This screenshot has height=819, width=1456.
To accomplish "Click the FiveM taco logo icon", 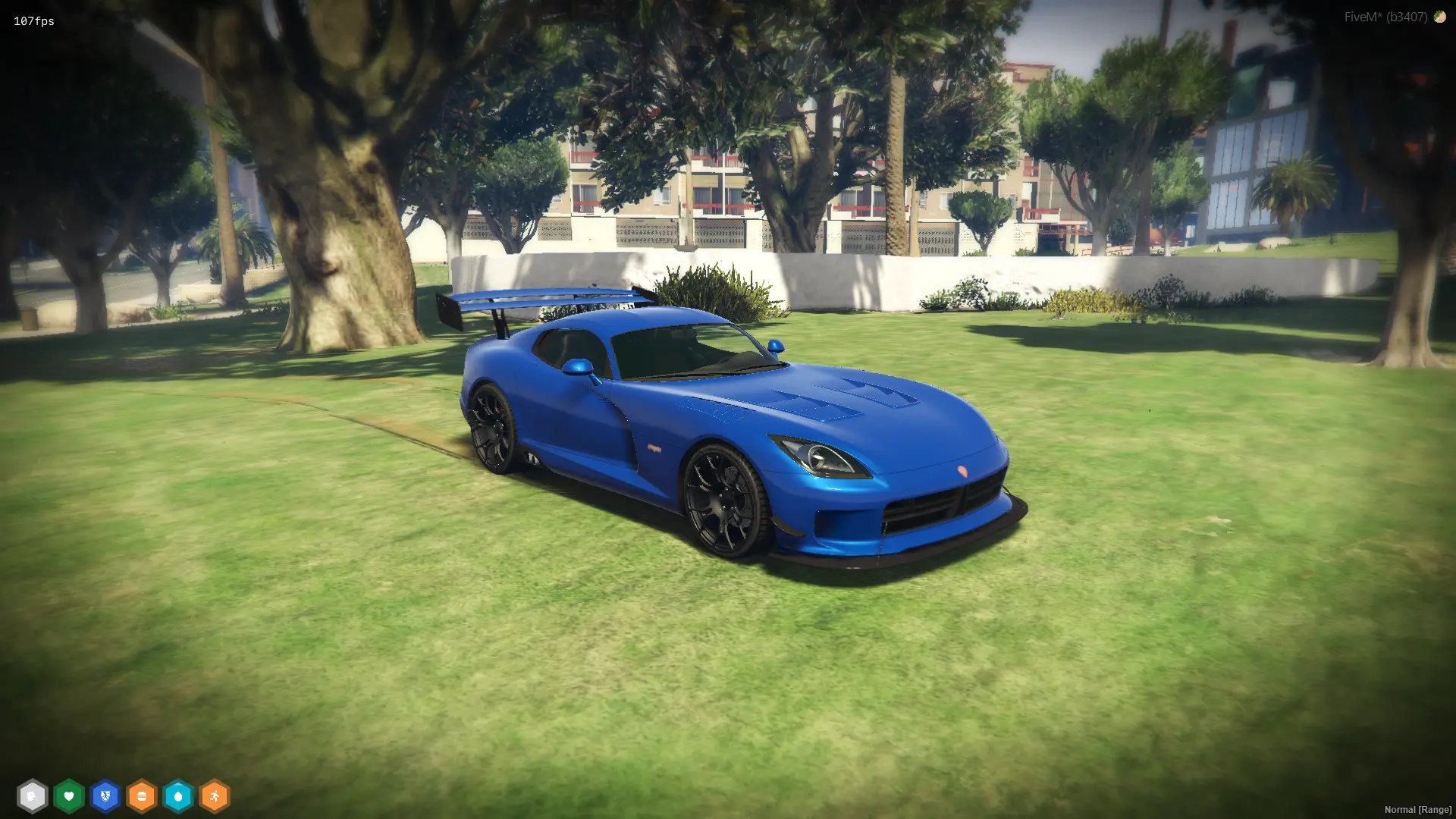I will click(1439, 17).
